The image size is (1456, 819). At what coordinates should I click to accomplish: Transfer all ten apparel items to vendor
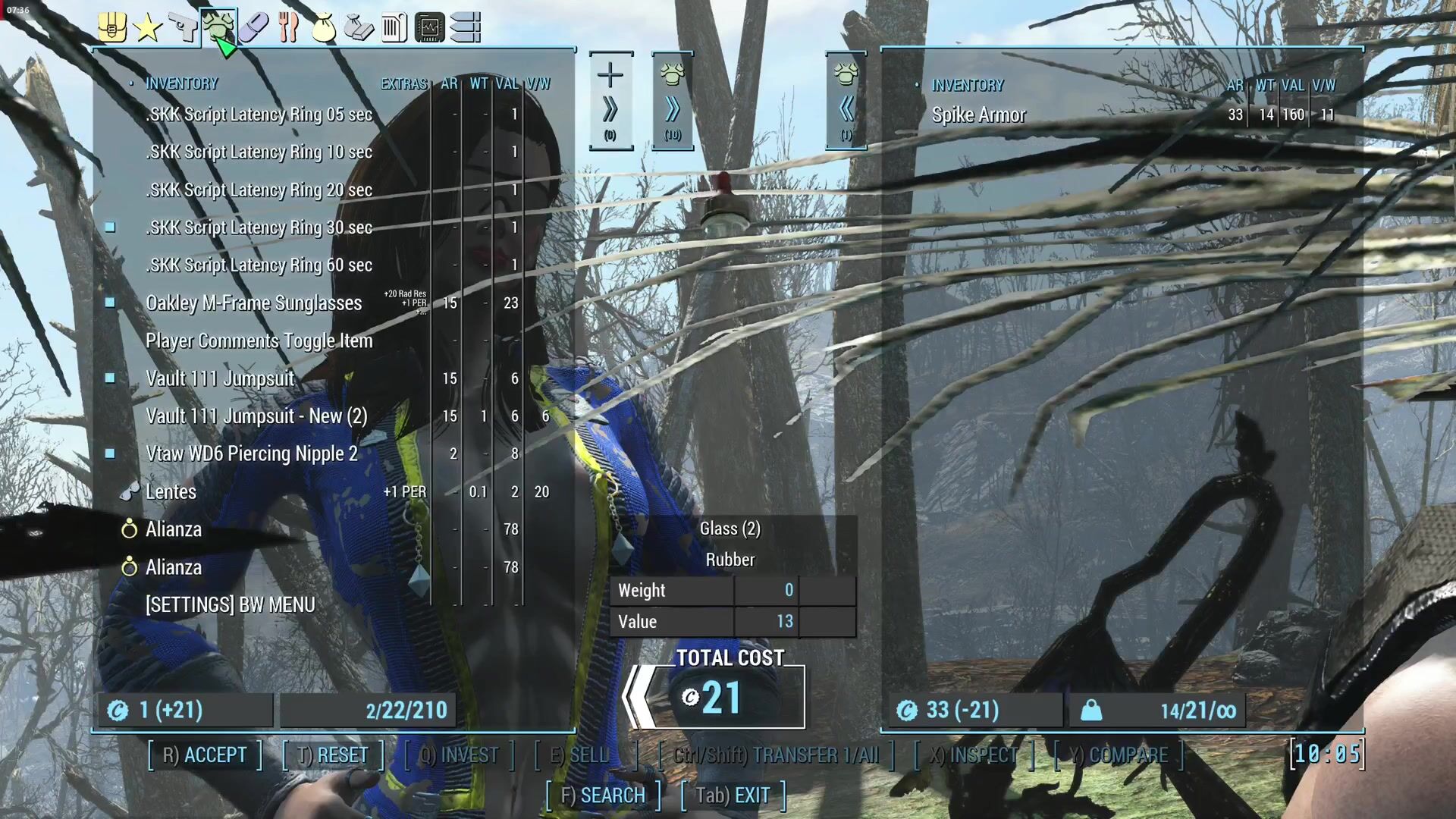(x=673, y=102)
